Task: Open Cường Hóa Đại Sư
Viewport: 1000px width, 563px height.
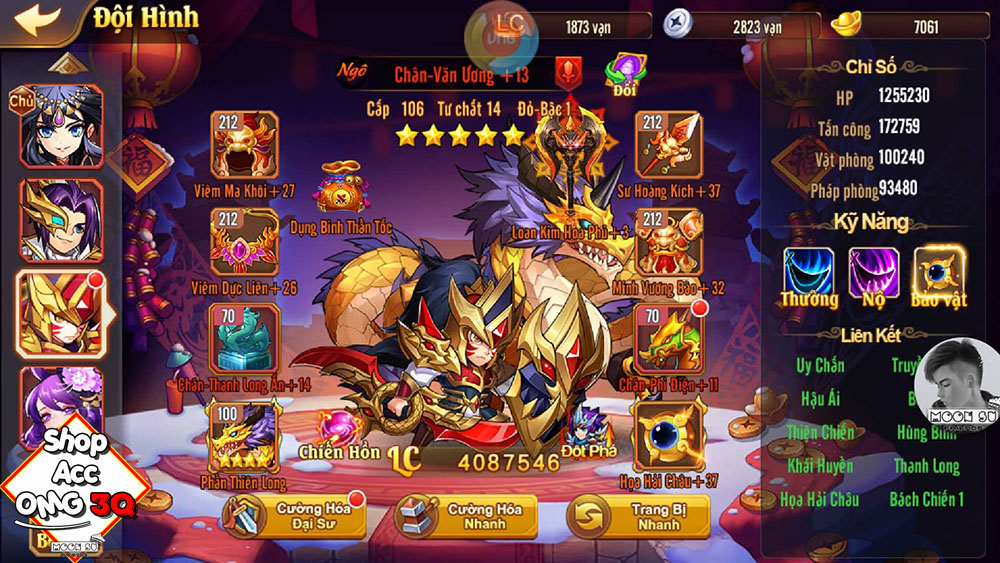Action: point(297,516)
